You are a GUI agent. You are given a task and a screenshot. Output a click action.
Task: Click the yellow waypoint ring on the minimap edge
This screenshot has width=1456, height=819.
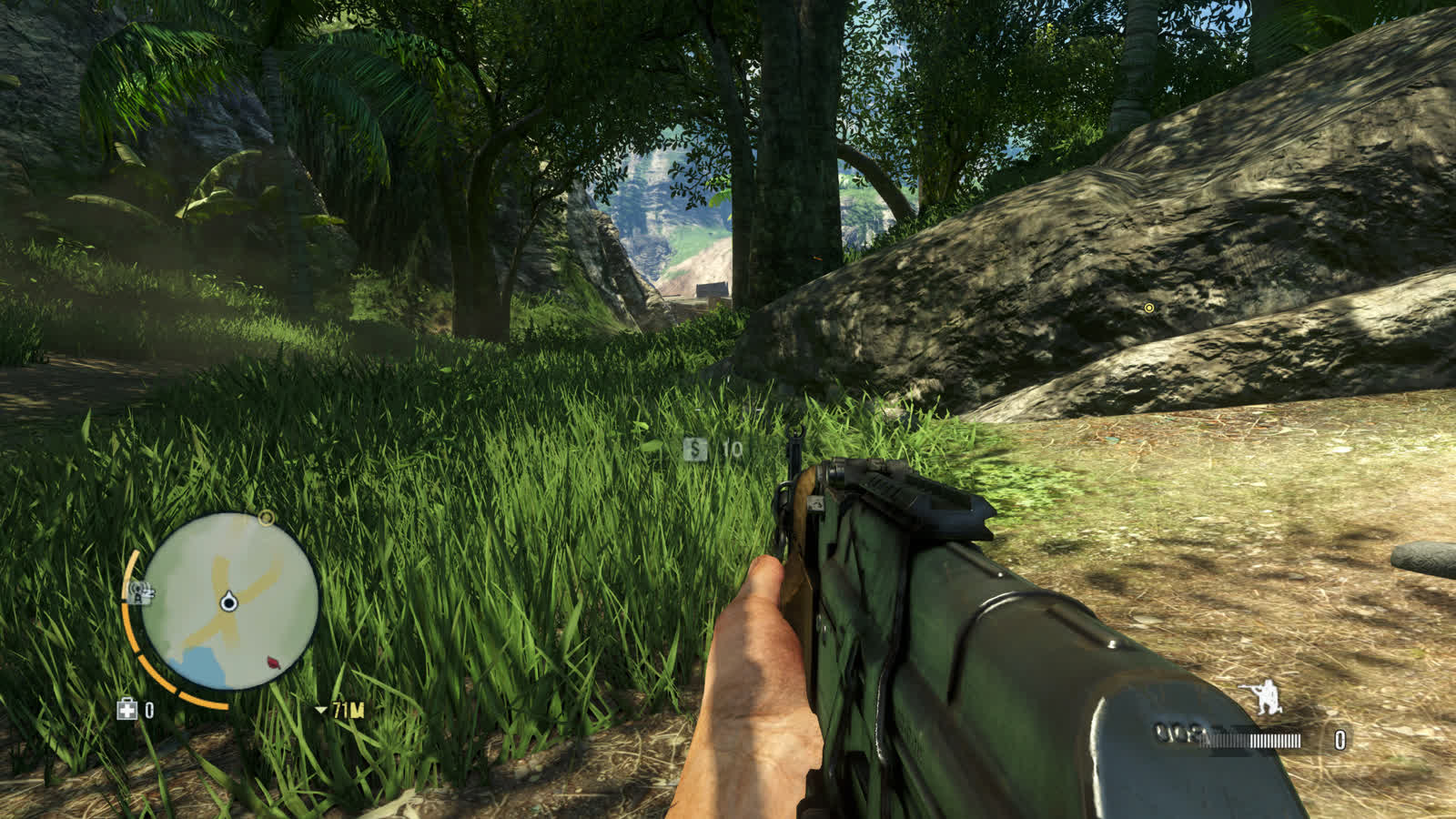(x=266, y=518)
